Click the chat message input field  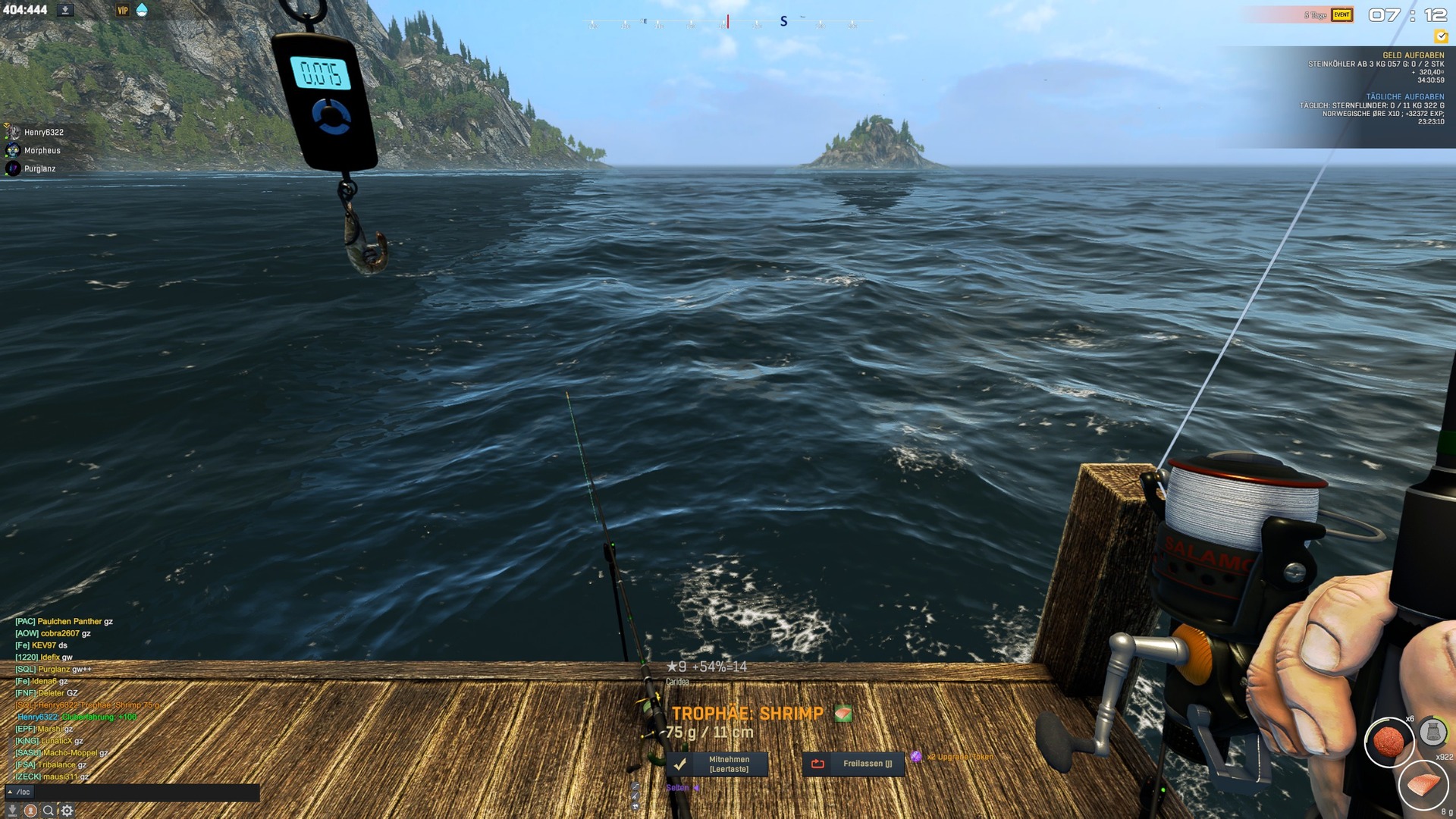point(144,792)
